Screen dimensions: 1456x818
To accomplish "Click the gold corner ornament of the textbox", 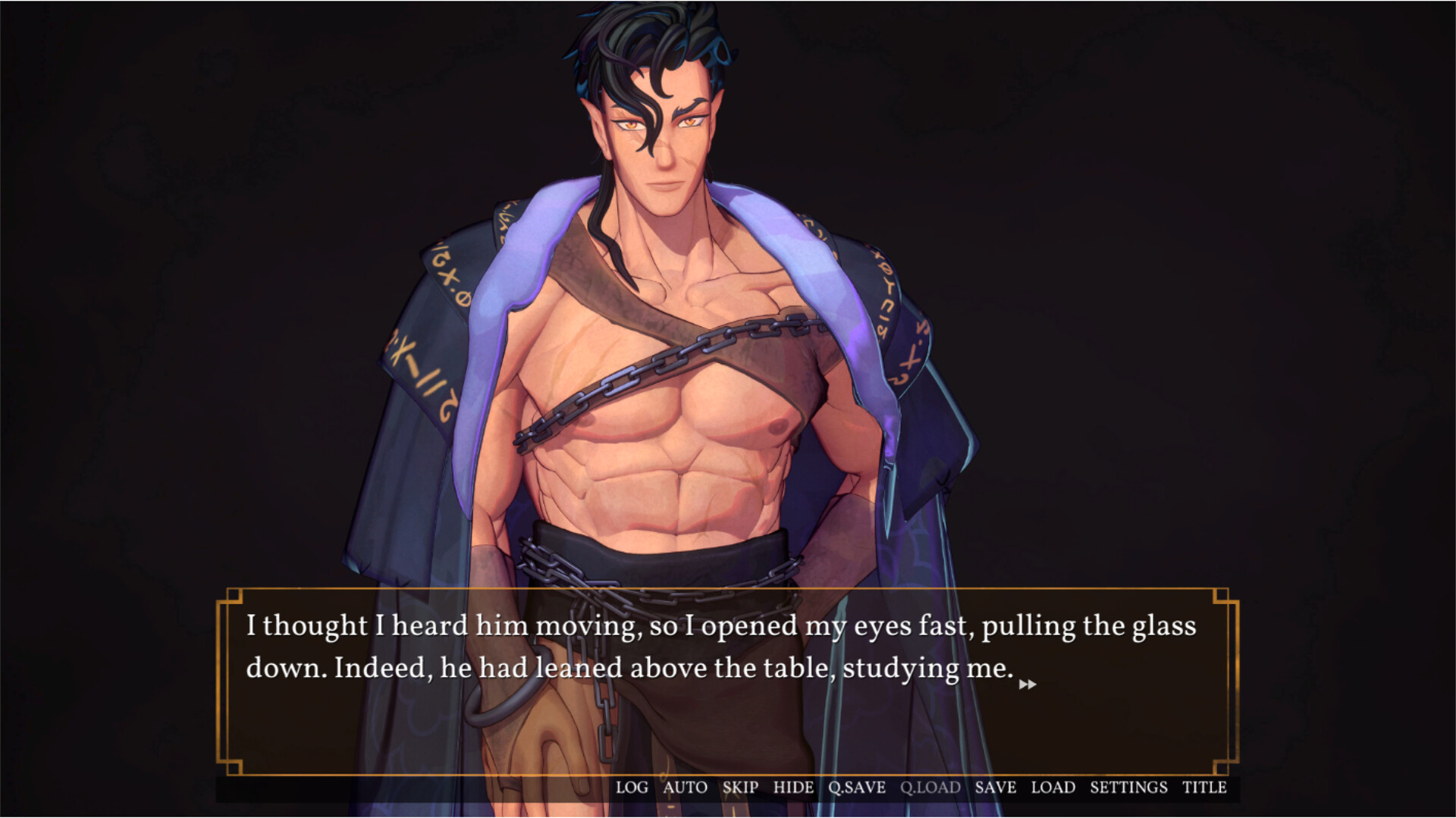I will 232,597.
